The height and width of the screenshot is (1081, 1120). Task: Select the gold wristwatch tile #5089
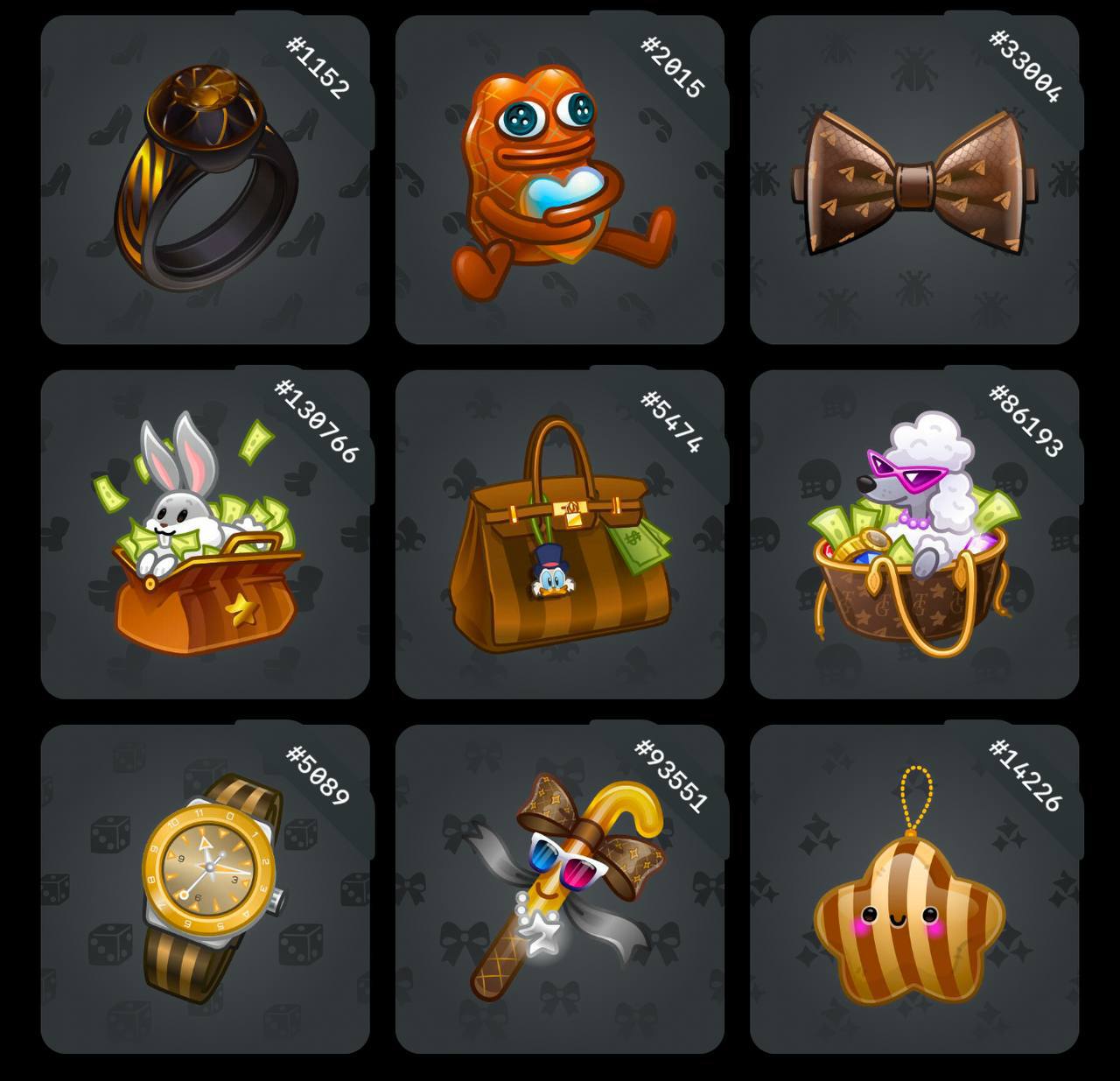coord(205,888)
